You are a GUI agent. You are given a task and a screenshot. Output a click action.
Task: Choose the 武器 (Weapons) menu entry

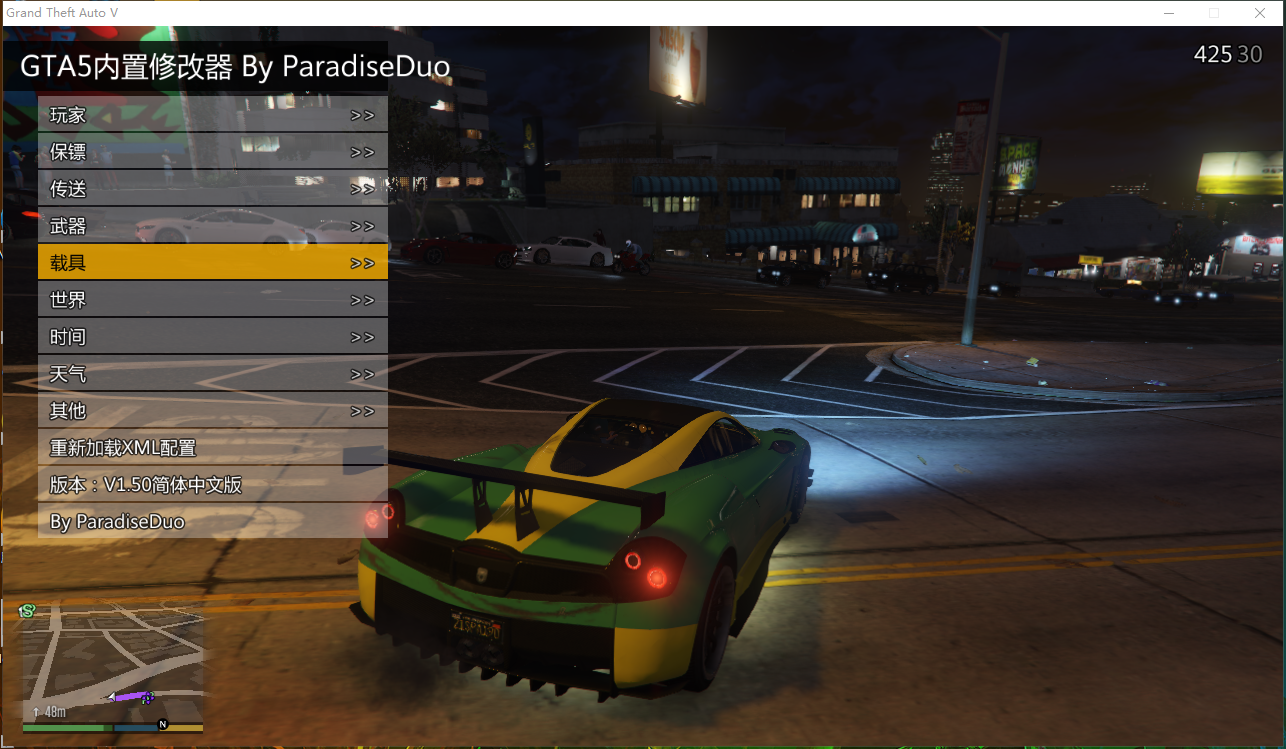212,226
